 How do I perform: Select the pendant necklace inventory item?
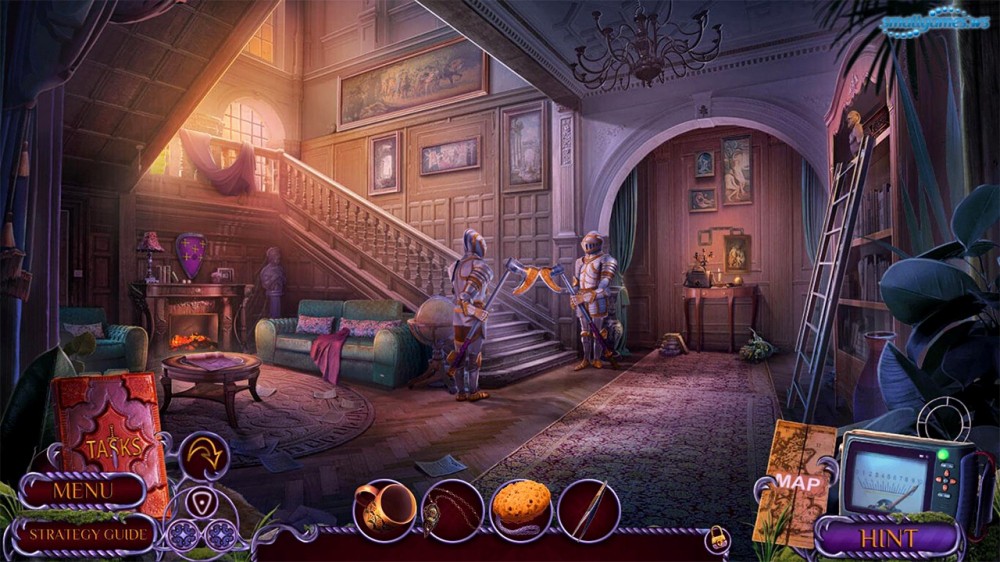[x=452, y=510]
